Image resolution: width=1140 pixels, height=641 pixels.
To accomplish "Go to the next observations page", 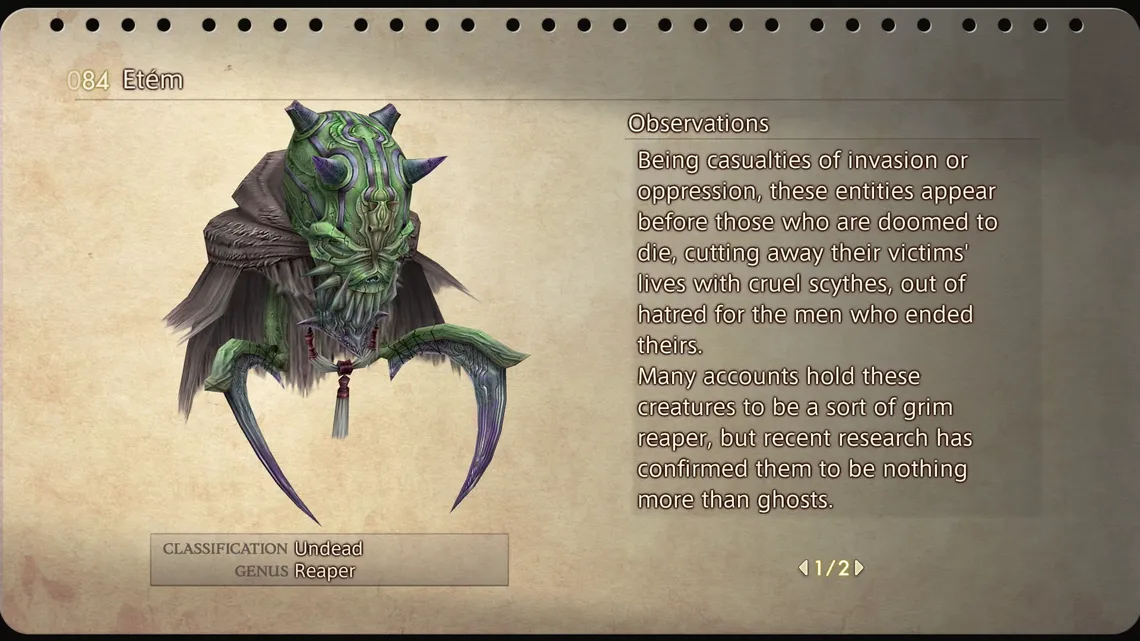I will [859, 568].
